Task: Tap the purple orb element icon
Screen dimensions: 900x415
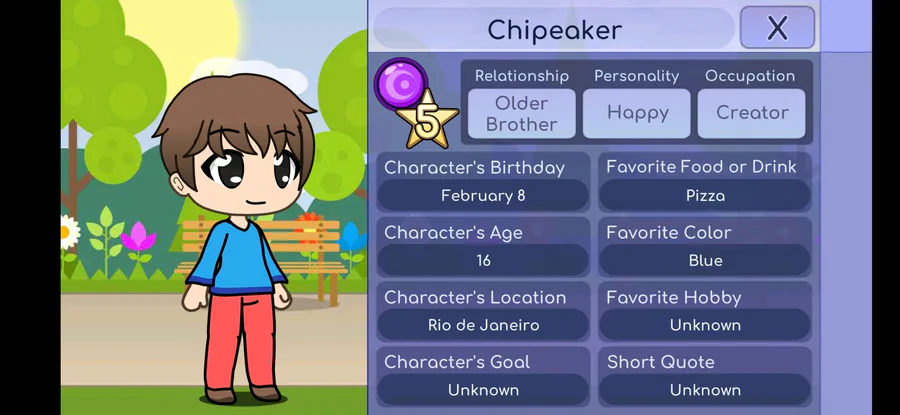Action: [x=400, y=83]
